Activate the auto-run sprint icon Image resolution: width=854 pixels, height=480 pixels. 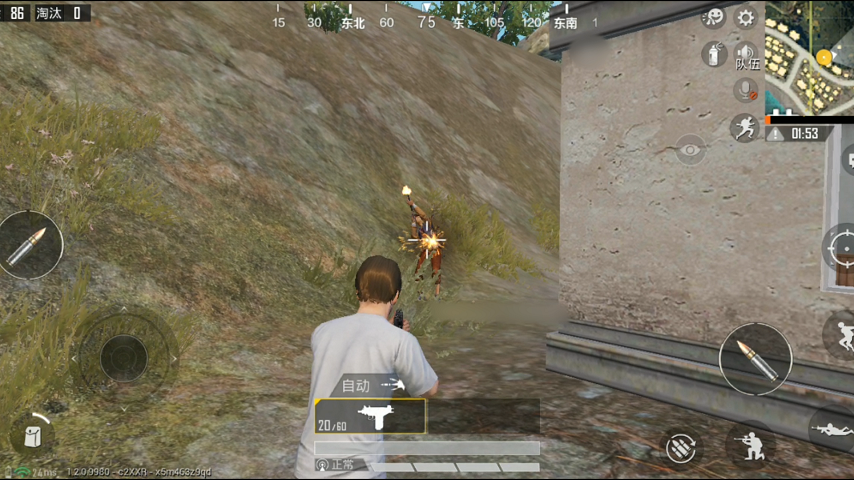pos(744,127)
